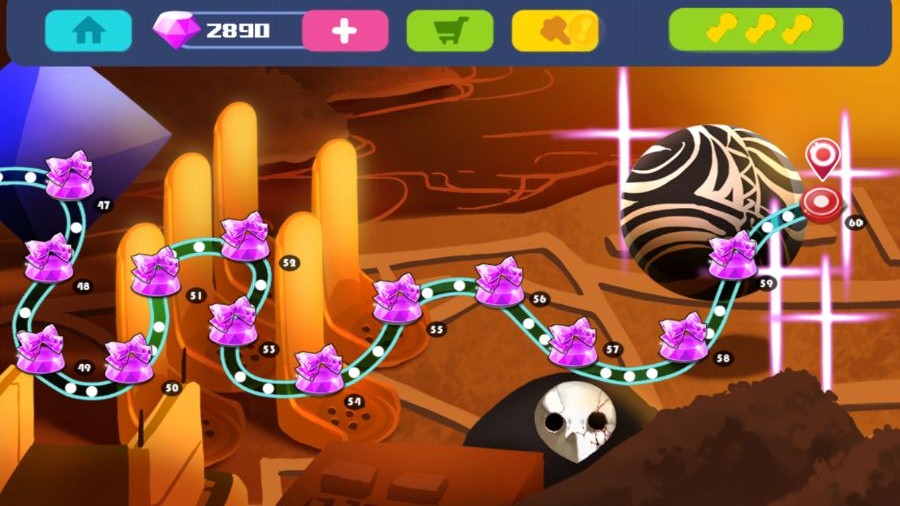Screen dimensions: 900x506
Task: Choose level 59 on the path
Action: (x=733, y=255)
